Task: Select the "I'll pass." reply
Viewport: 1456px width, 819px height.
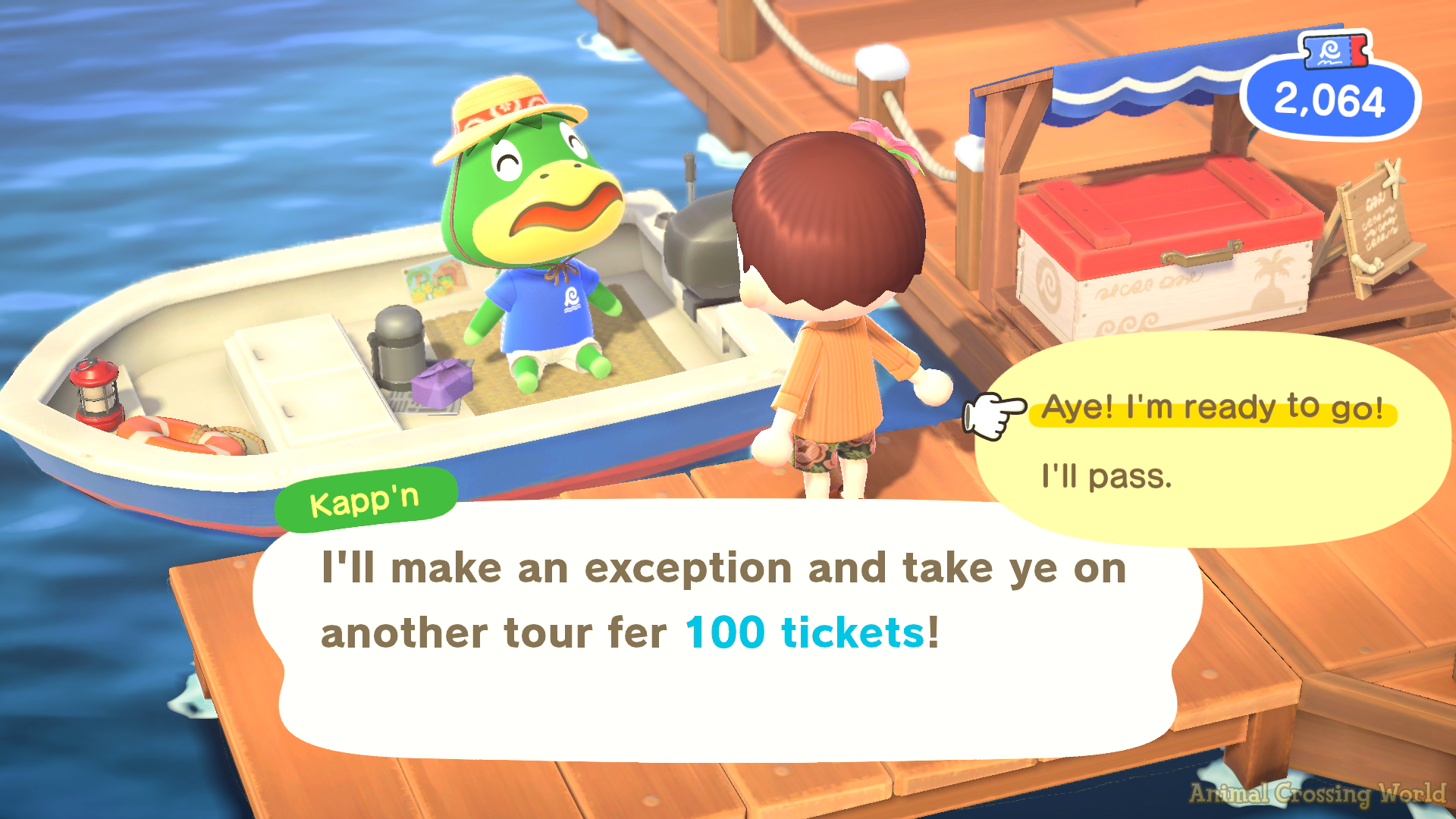Action: click(x=1106, y=477)
